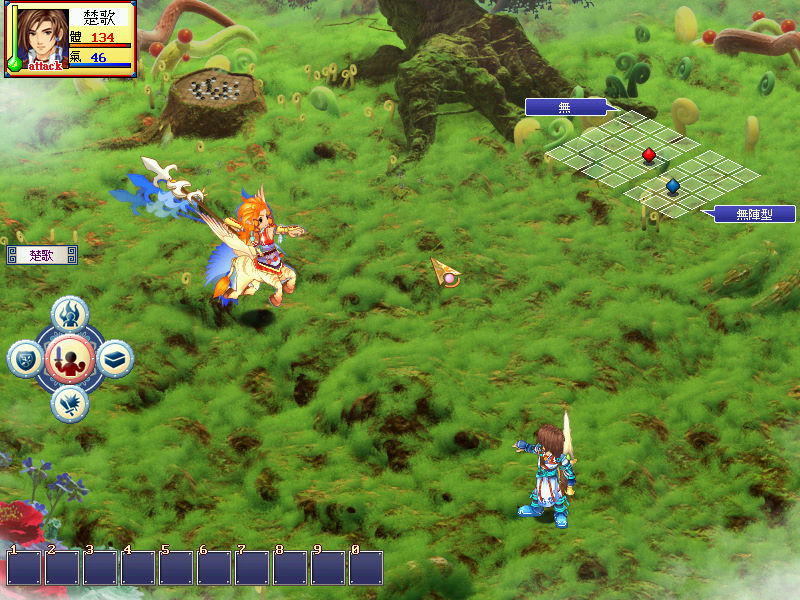
Task: Select hotbar slot number 1
Action: (x=24, y=567)
